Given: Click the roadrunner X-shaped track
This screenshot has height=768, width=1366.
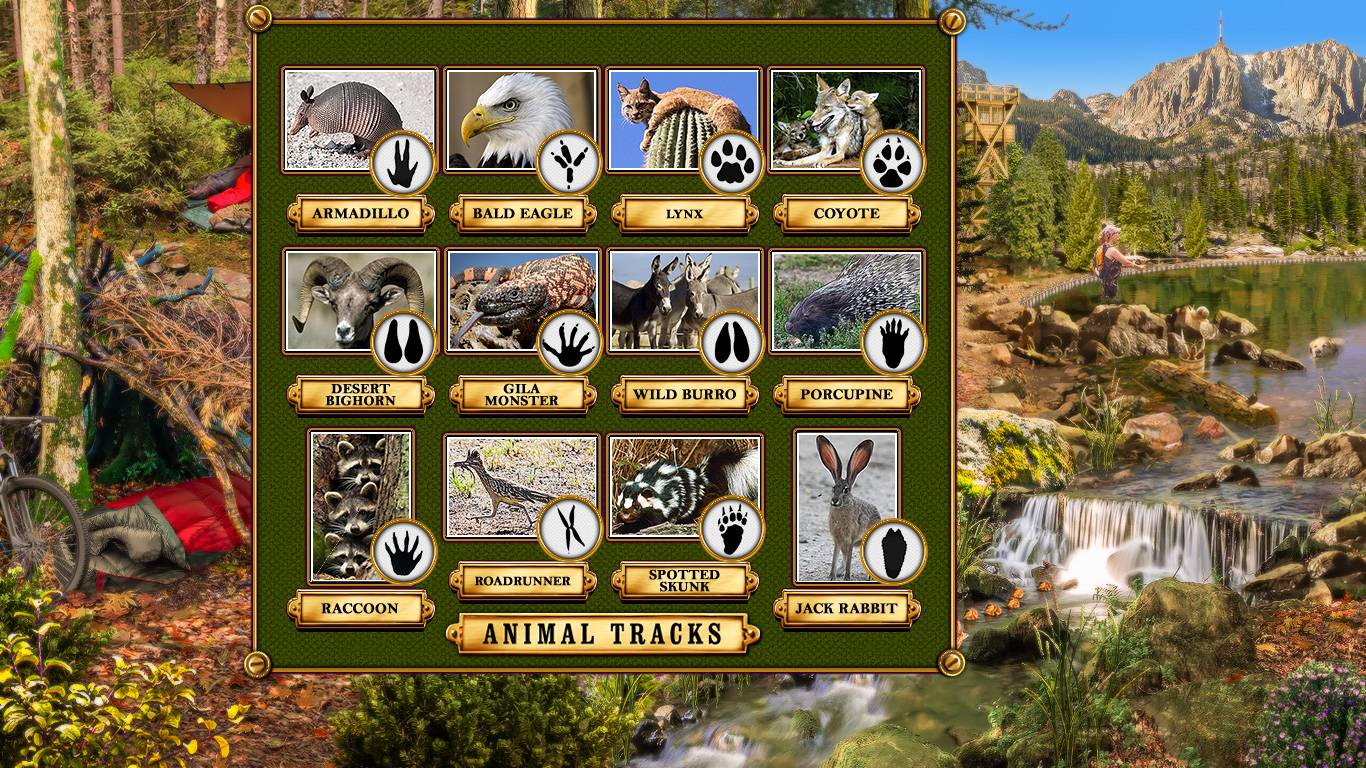Looking at the screenshot, I should tap(570, 528).
